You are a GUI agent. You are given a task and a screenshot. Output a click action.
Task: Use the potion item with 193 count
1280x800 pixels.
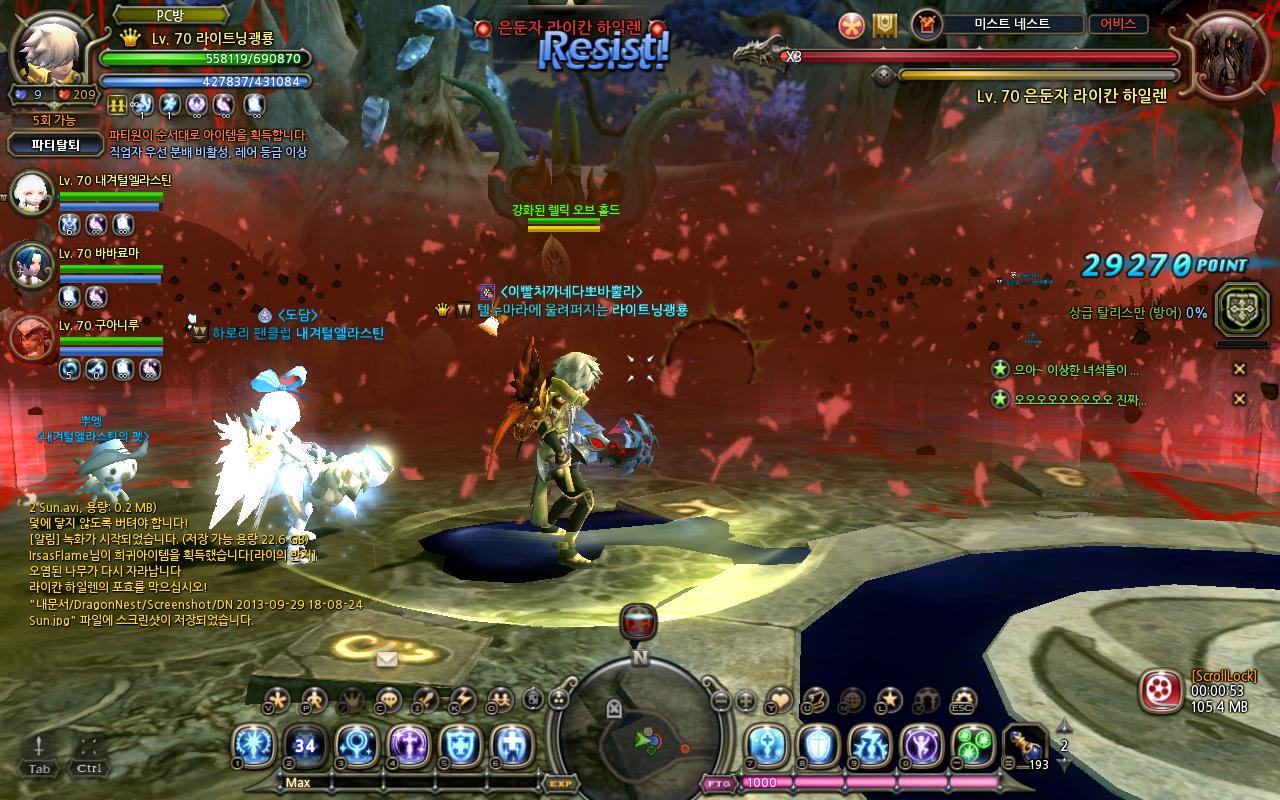pyautogui.click(x=1023, y=746)
